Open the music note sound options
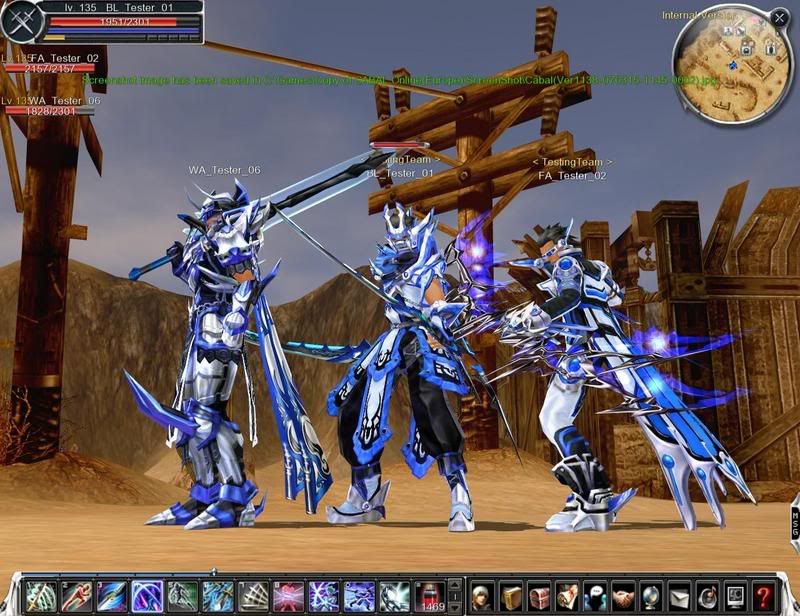Image resolution: width=800 pixels, height=616 pixels. (707, 596)
